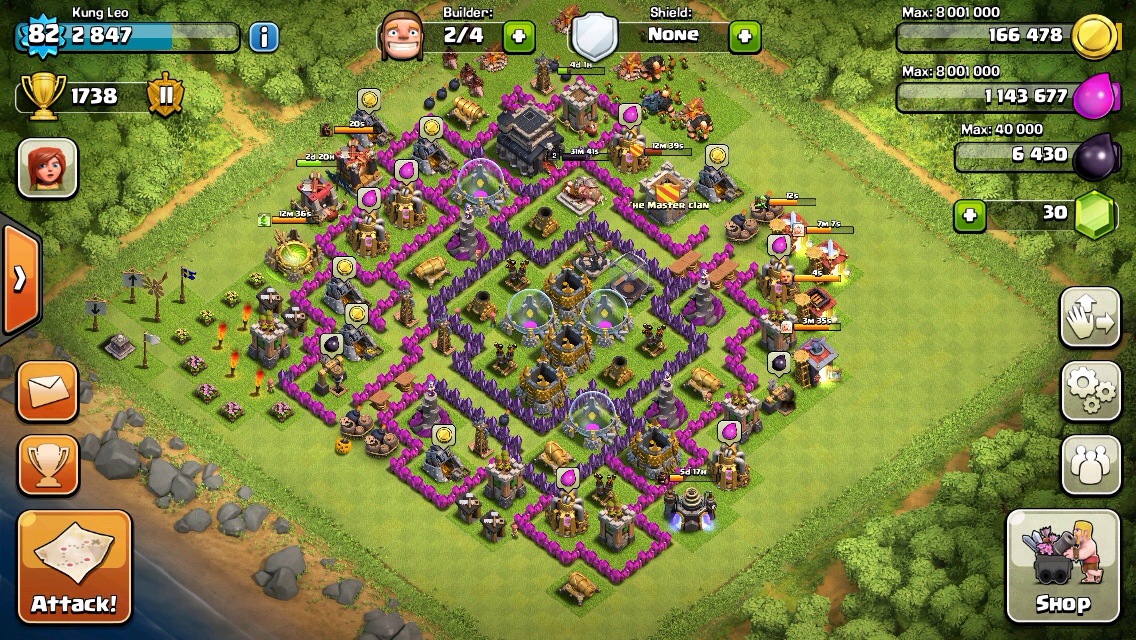The width and height of the screenshot is (1136, 640).
Task: Buy a shield with green plus
Action: [744, 37]
